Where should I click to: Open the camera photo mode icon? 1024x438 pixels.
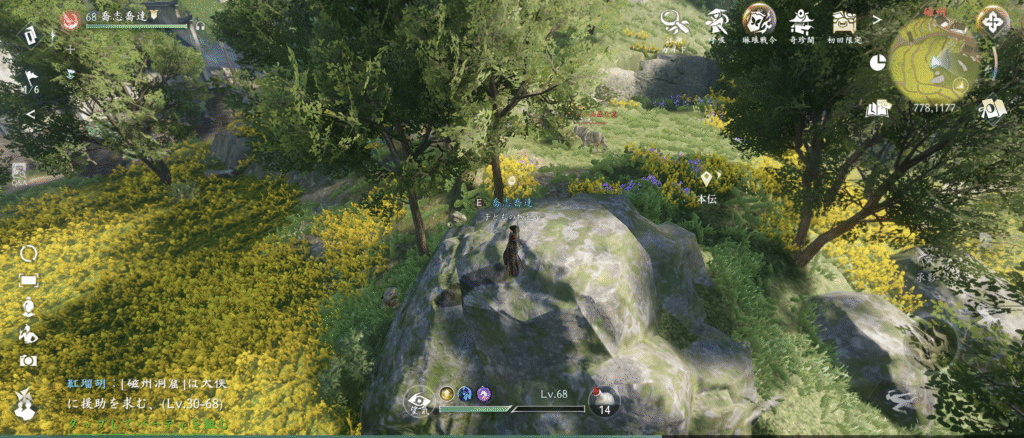(x=28, y=360)
